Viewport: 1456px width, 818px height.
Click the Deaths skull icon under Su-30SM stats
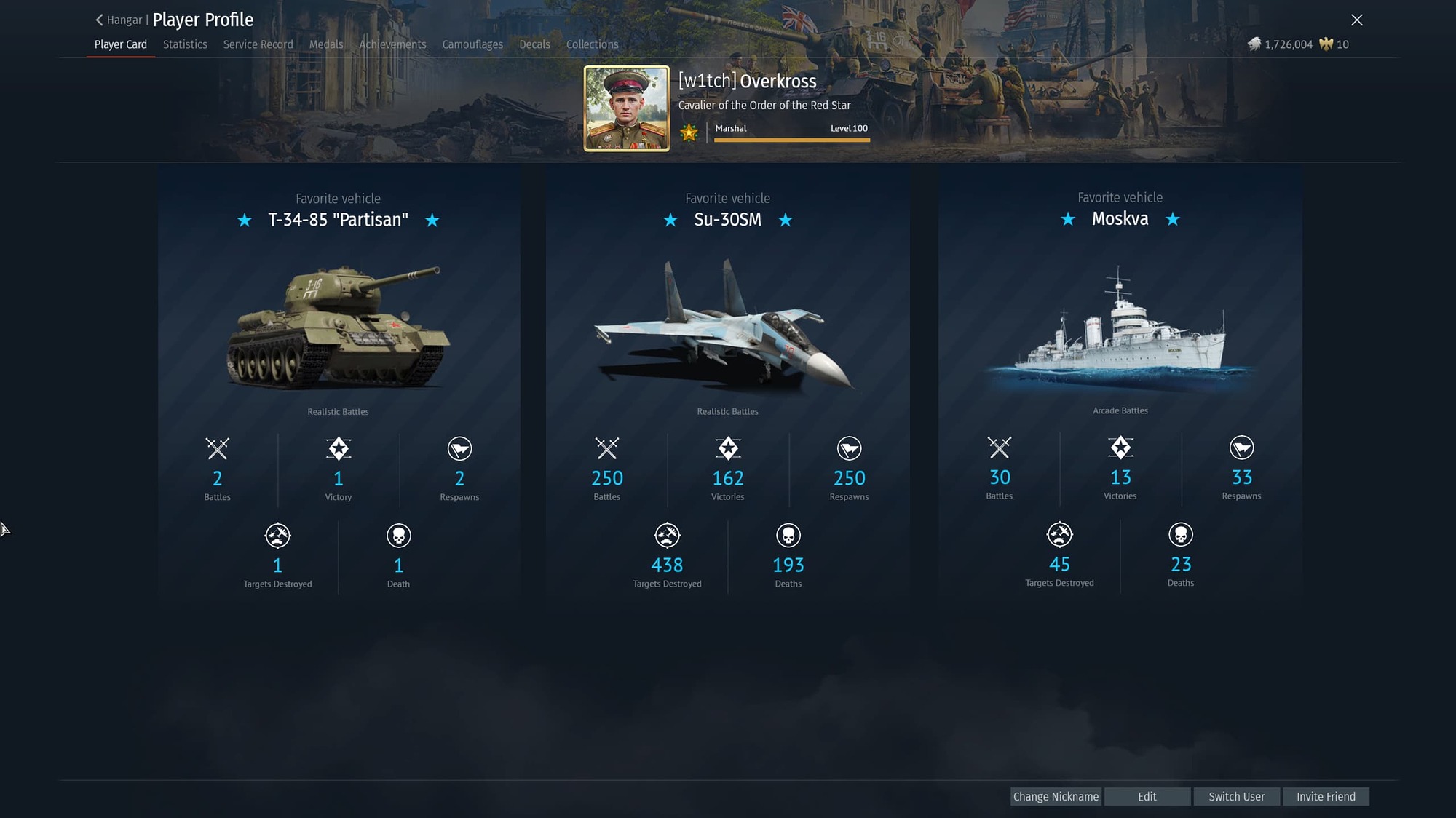coord(788,535)
